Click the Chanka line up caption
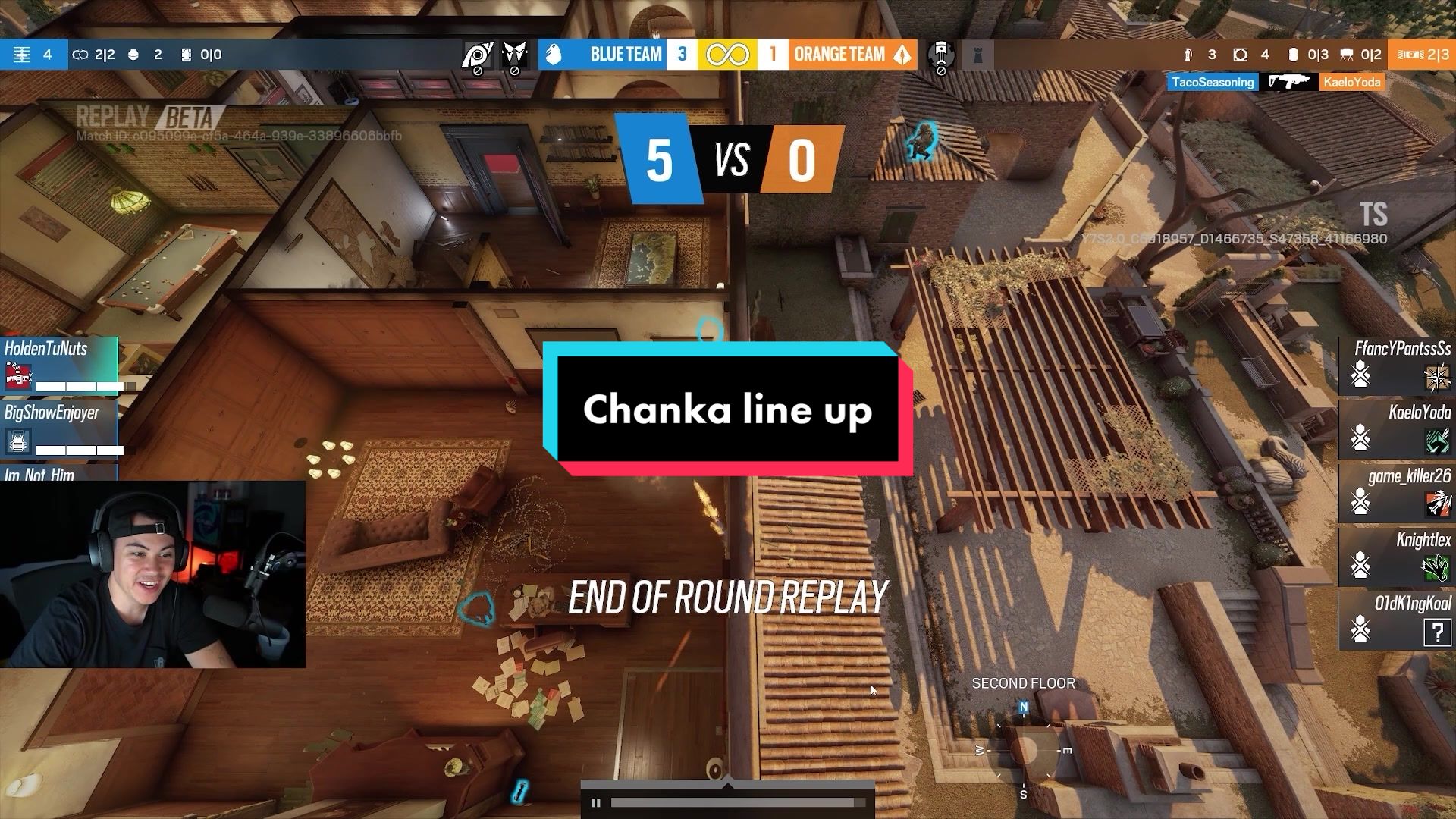The image size is (1456, 819). (728, 409)
